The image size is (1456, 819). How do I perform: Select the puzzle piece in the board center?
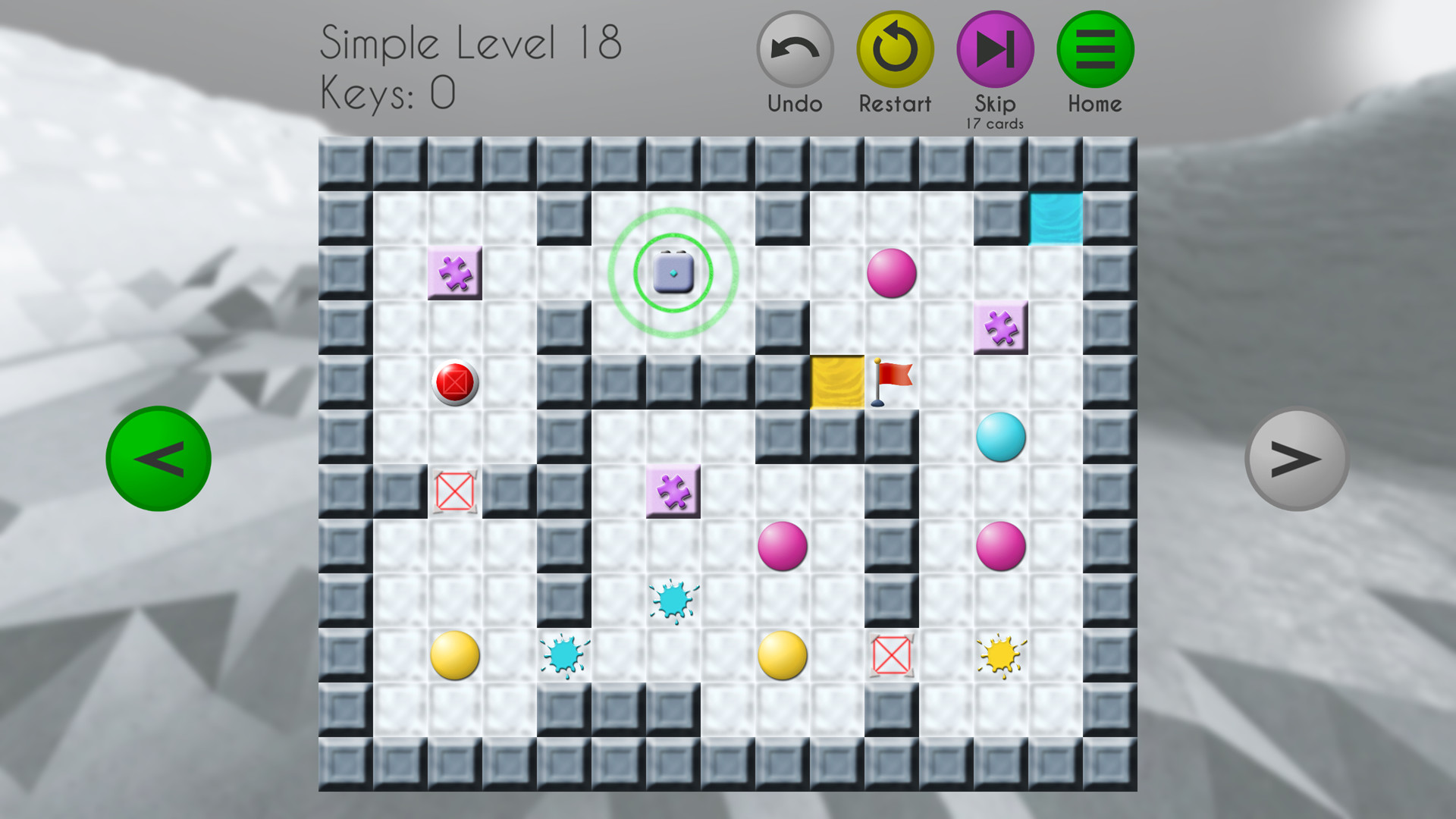(x=673, y=490)
